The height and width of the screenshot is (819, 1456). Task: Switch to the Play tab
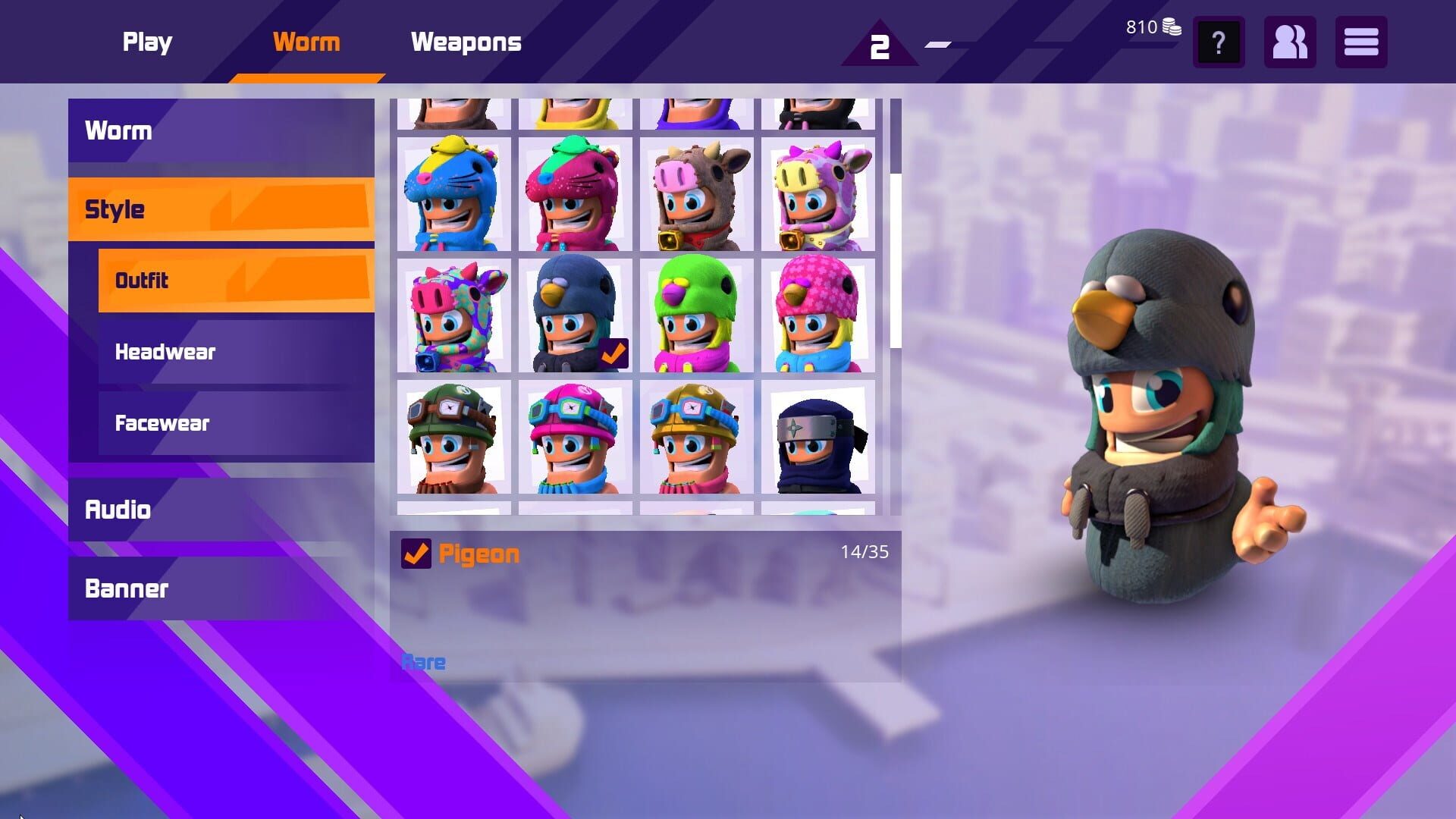[147, 42]
